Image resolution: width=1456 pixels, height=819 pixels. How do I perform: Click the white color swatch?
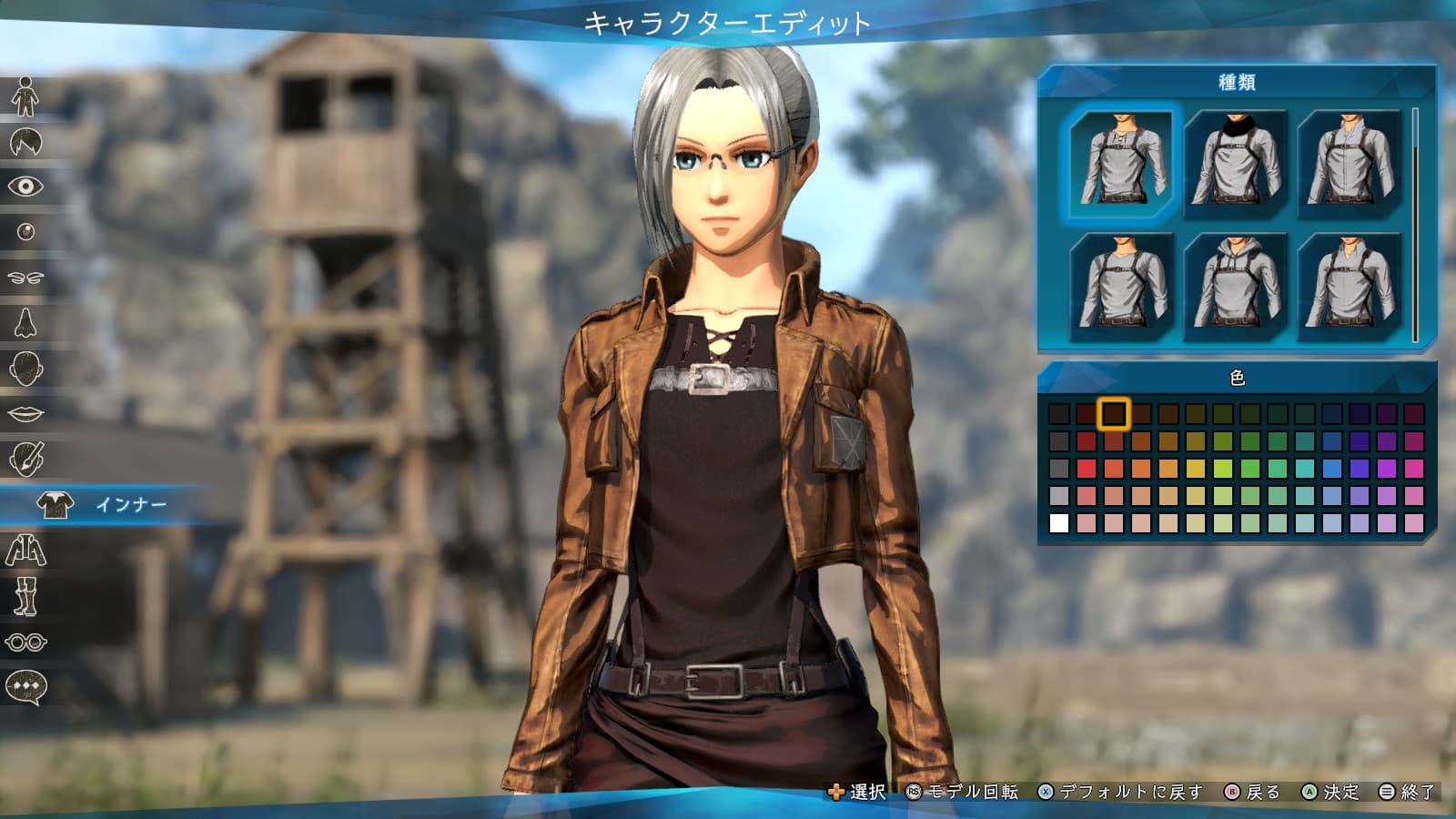tap(1059, 523)
